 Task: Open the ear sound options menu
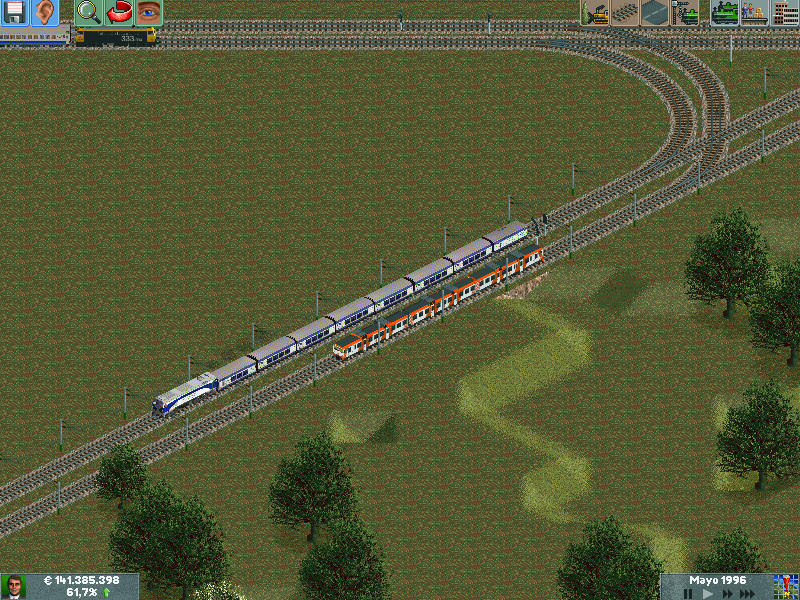pos(44,13)
